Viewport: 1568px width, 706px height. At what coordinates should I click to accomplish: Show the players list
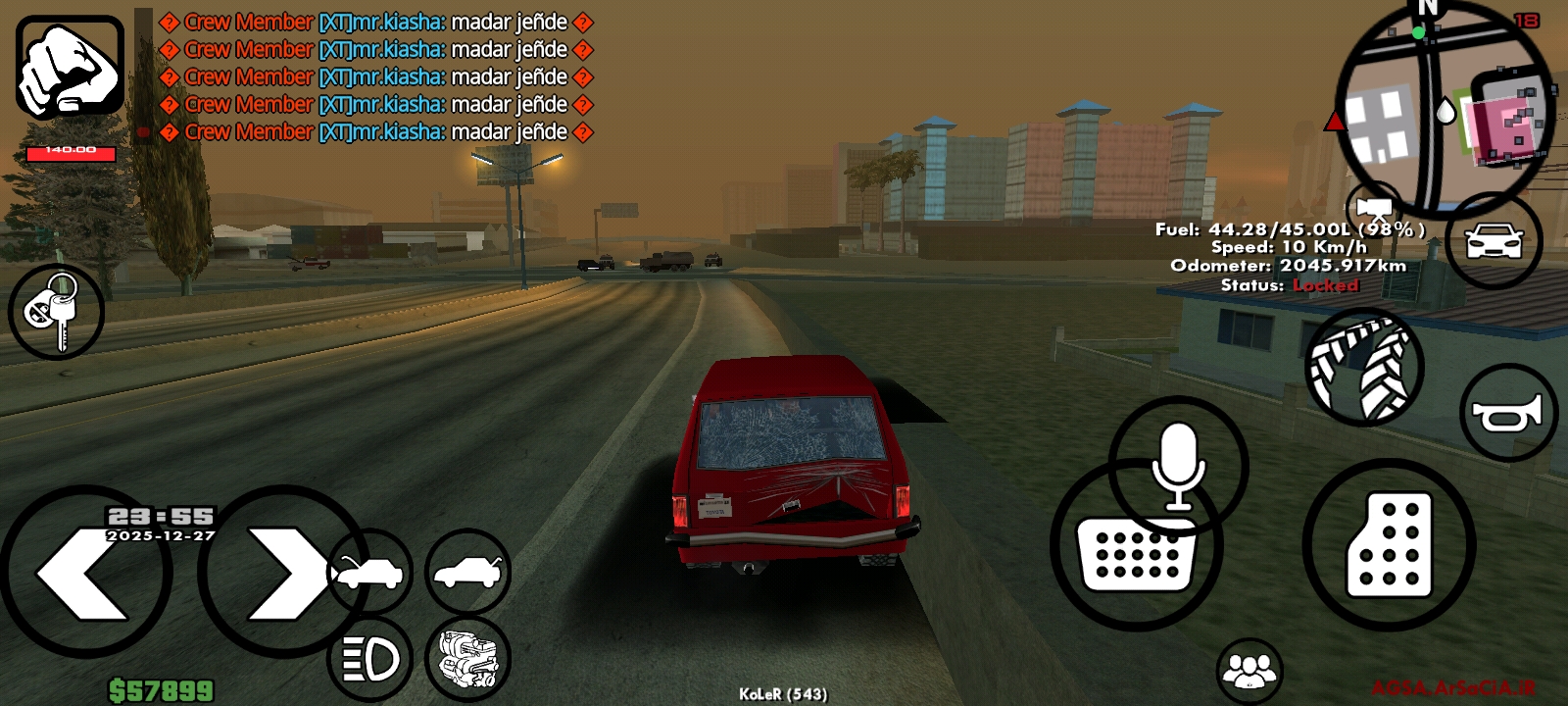pyautogui.click(x=1249, y=671)
